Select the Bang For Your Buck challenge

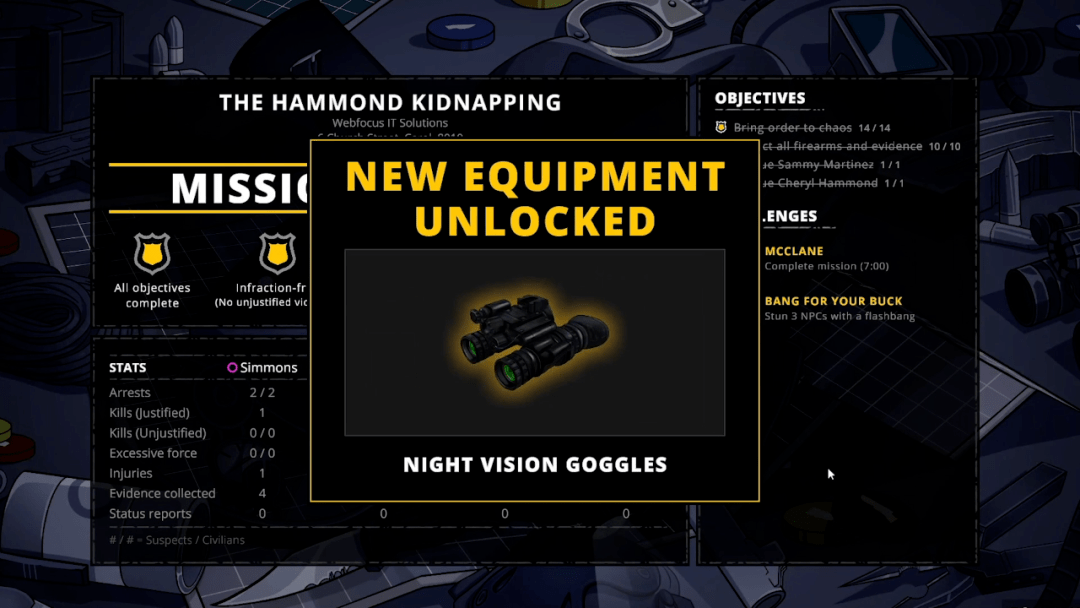833,301
